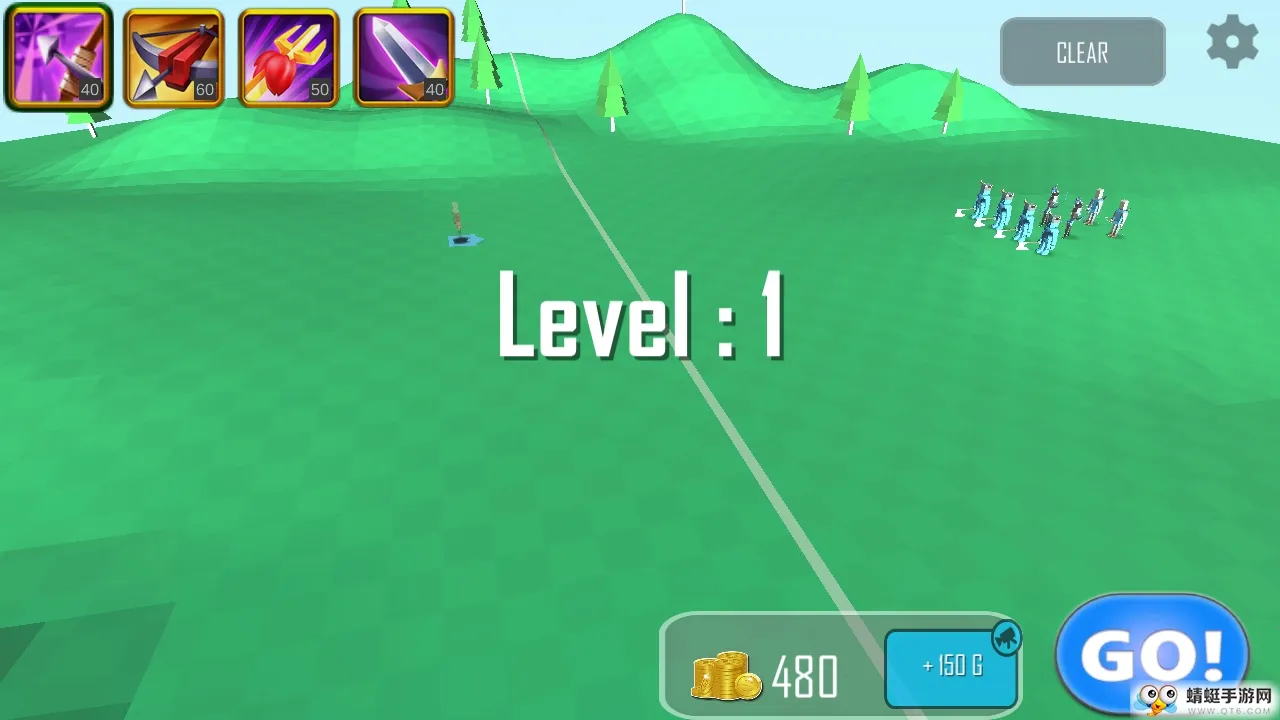Open the settings gear
Viewport: 1280px width, 720px height.
[1232, 42]
